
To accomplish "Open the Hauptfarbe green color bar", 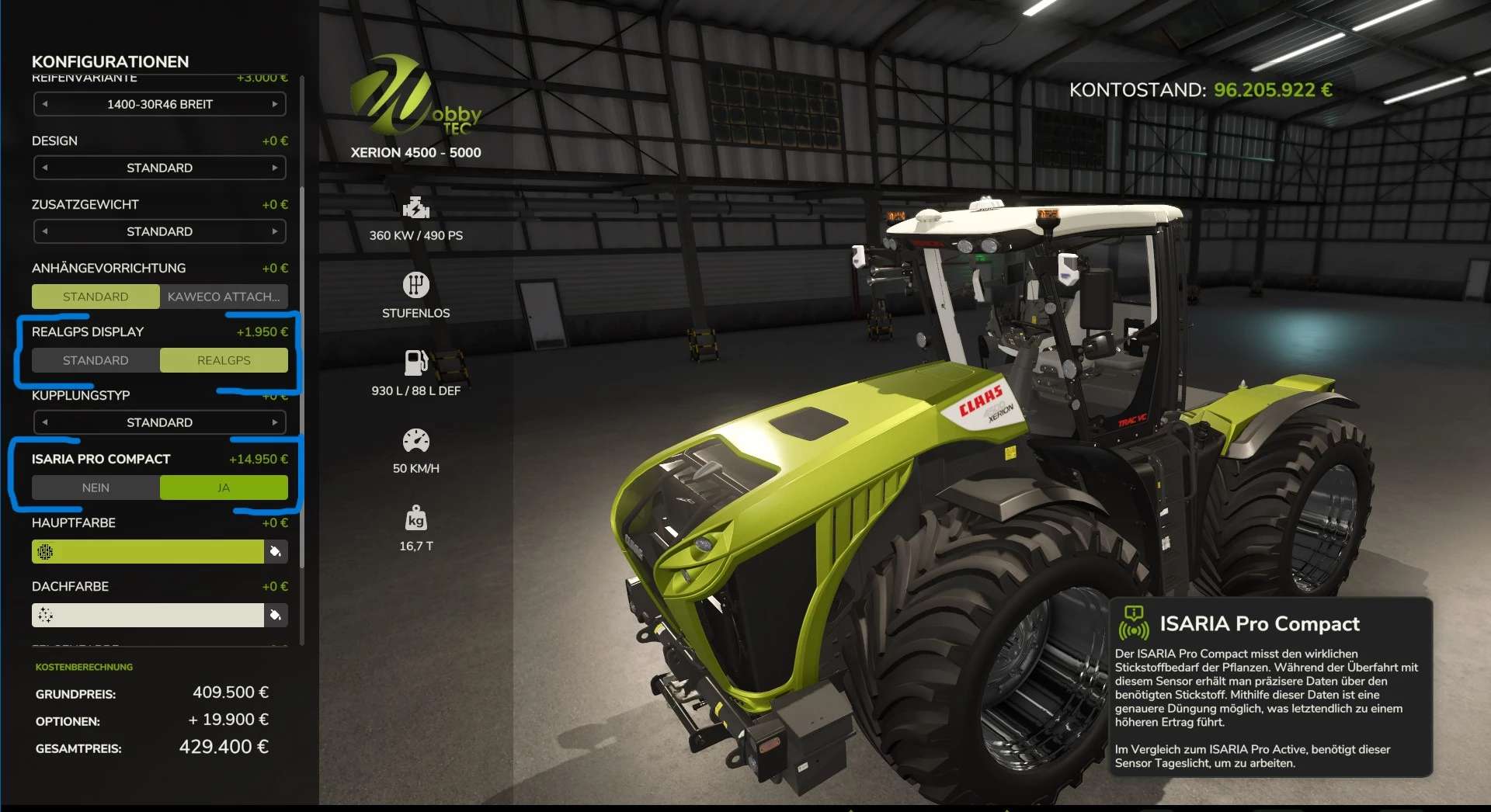I will pyautogui.click(x=148, y=551).
